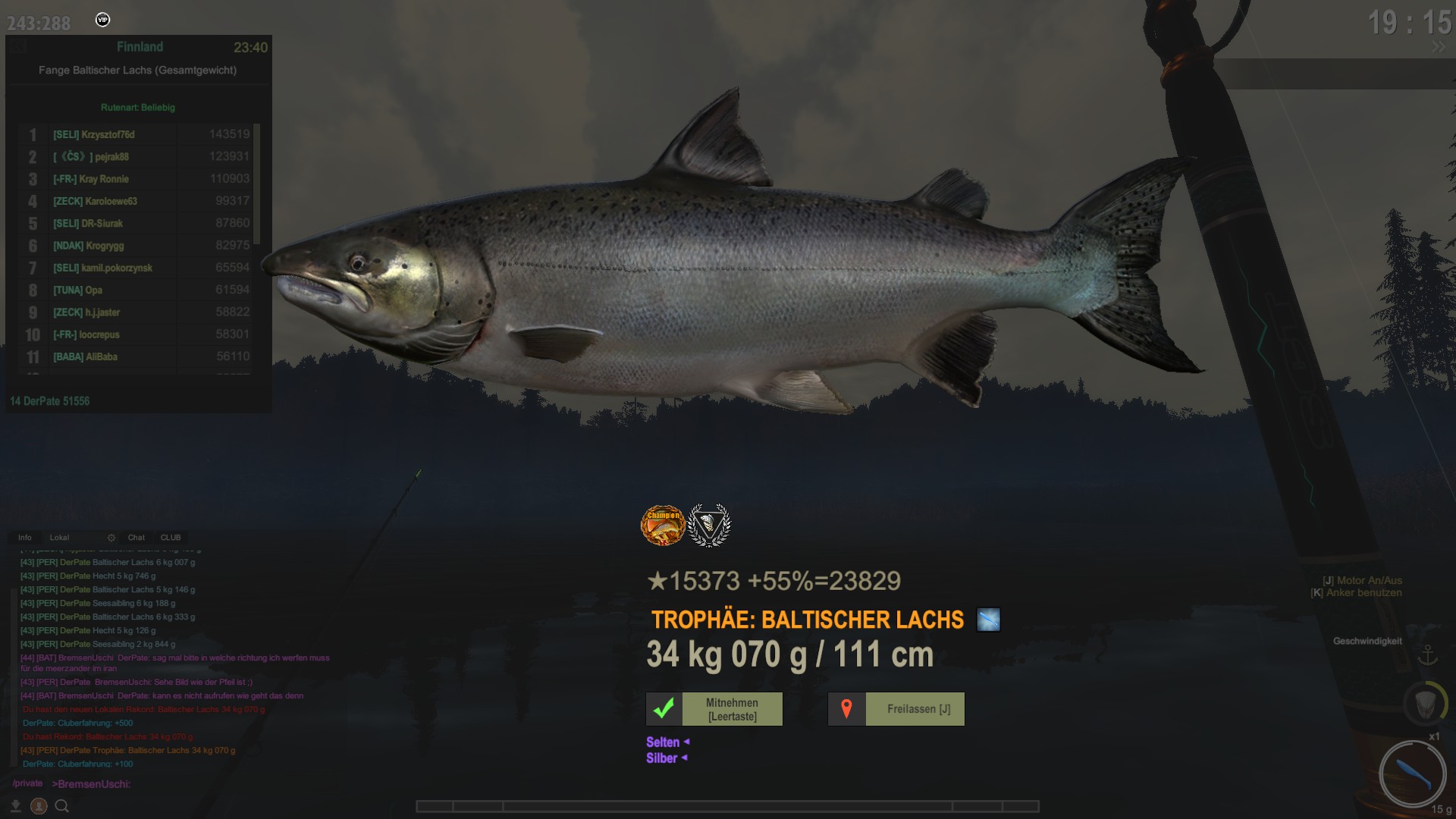The image size is (1456, 819).
Task: Select leaderboard row for Krzysztof76d
Action: (x=136, y=134)
